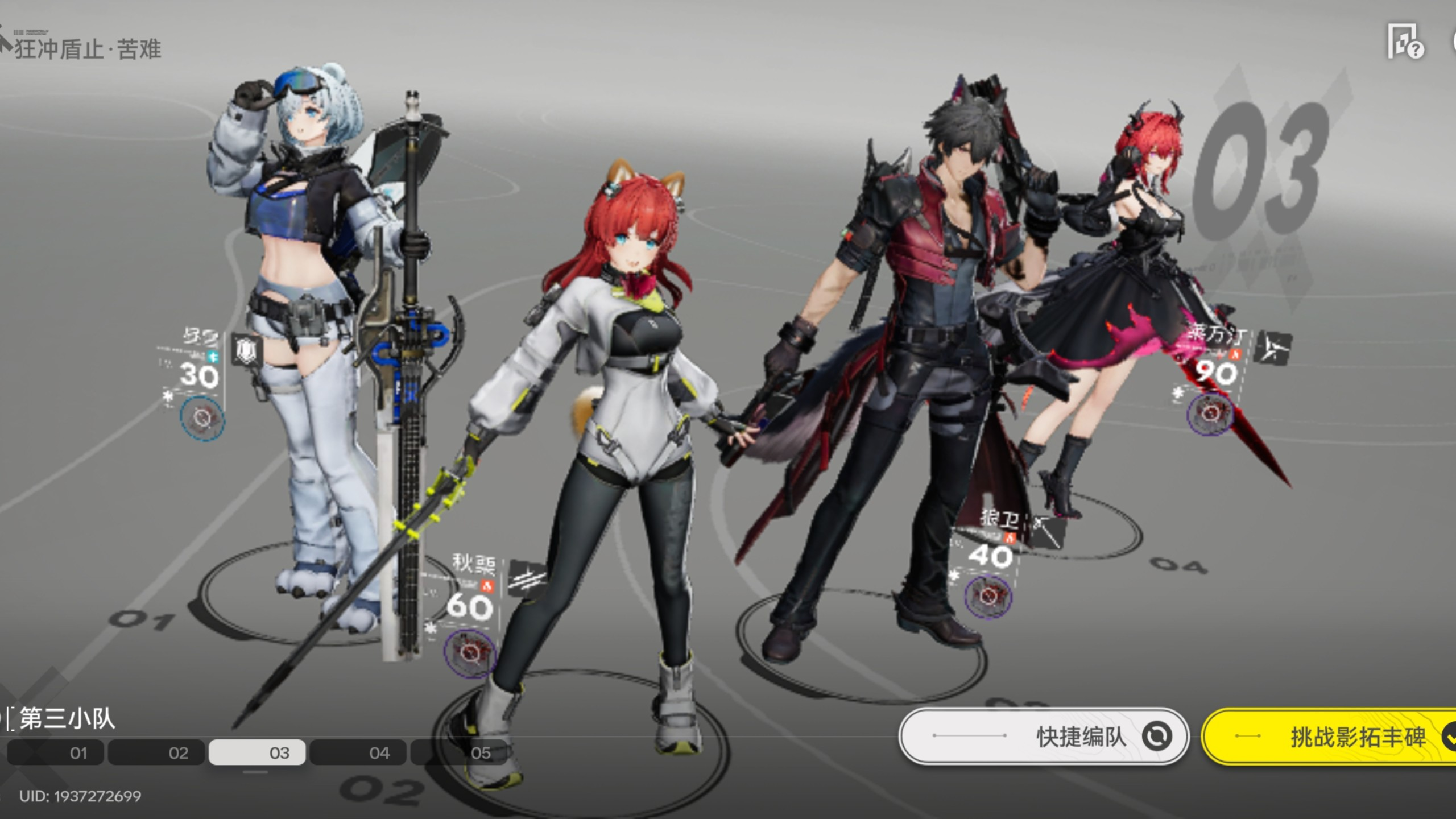Start the challenge with the yellow 挑战影拓丰碑 button
Image resolution: width=1456 pixels, height=819 pixels.
1331,737
